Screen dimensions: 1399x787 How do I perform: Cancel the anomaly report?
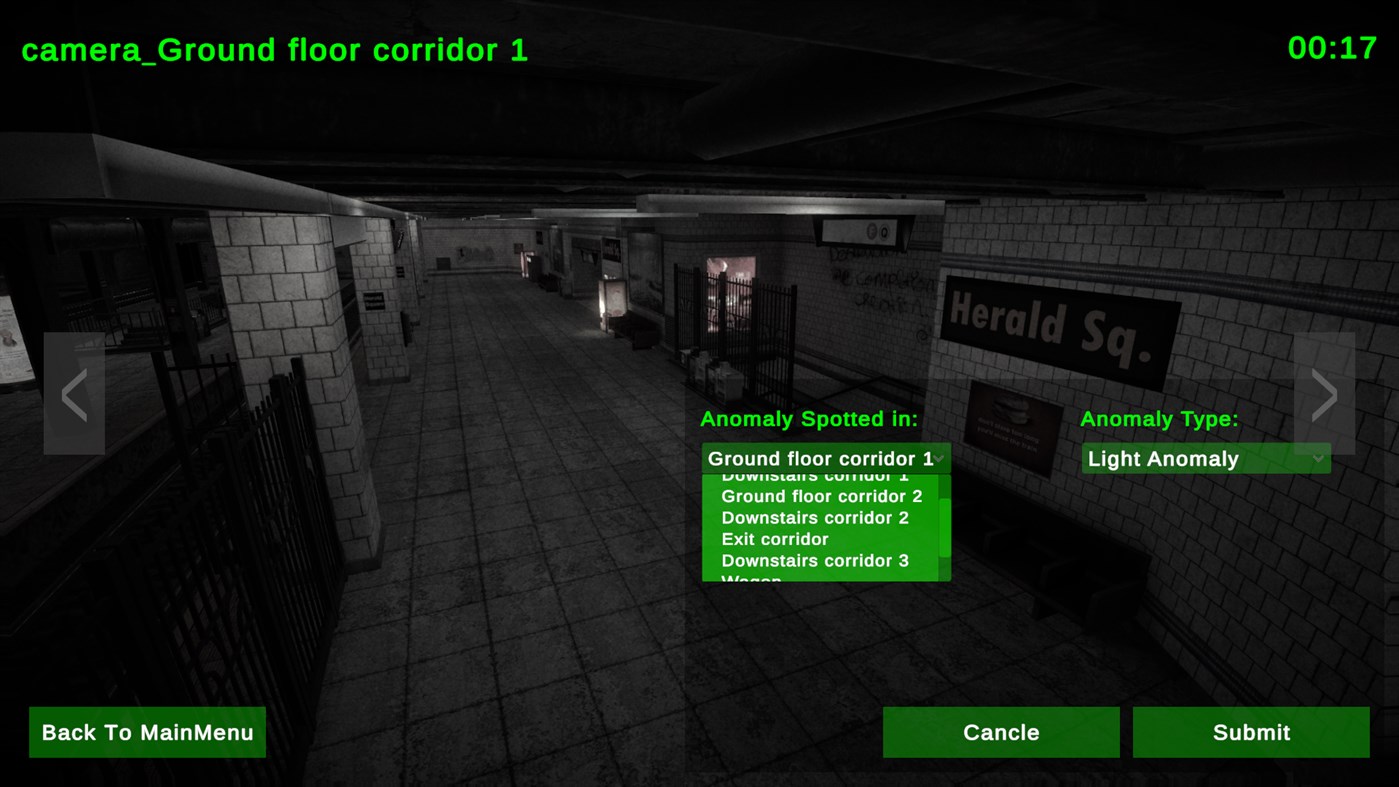point(1001,731)
